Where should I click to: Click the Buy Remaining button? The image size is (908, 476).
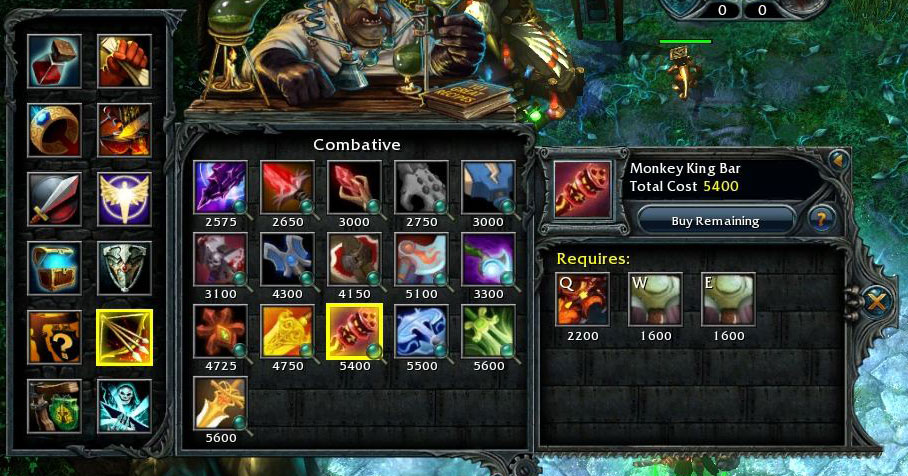[716, 220]
